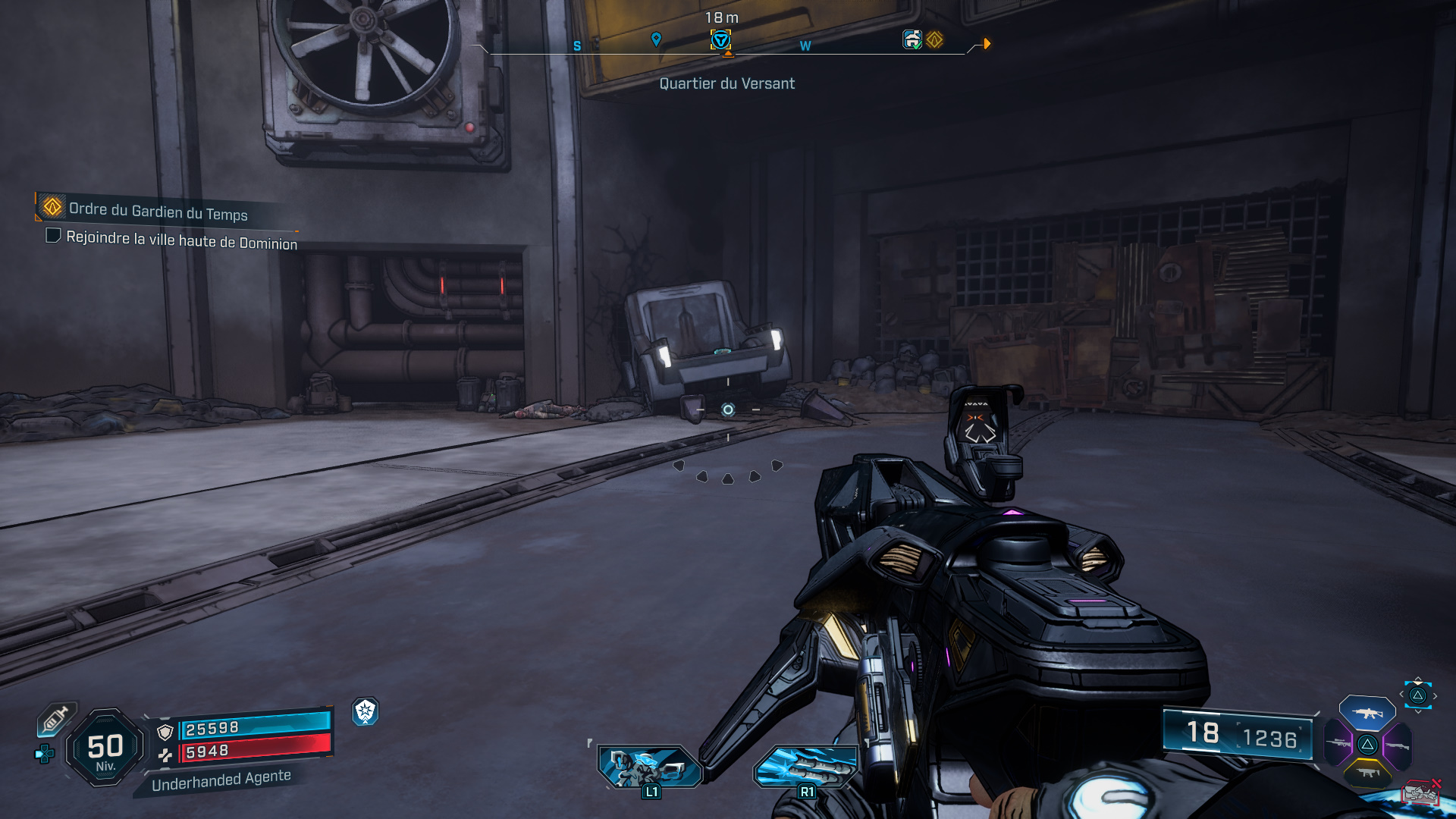Select the equipped assault rifle in the weapon wheel

point(1367,713)
